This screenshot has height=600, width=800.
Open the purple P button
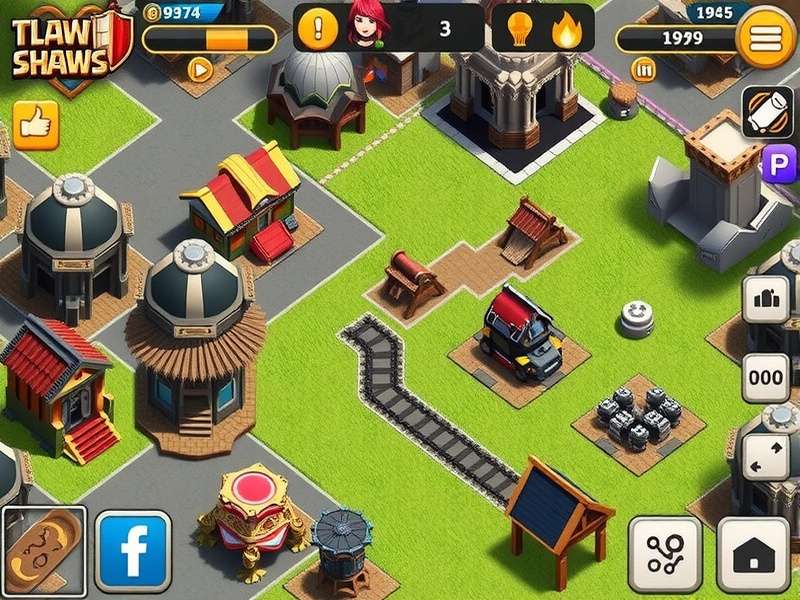coord(779,163)
